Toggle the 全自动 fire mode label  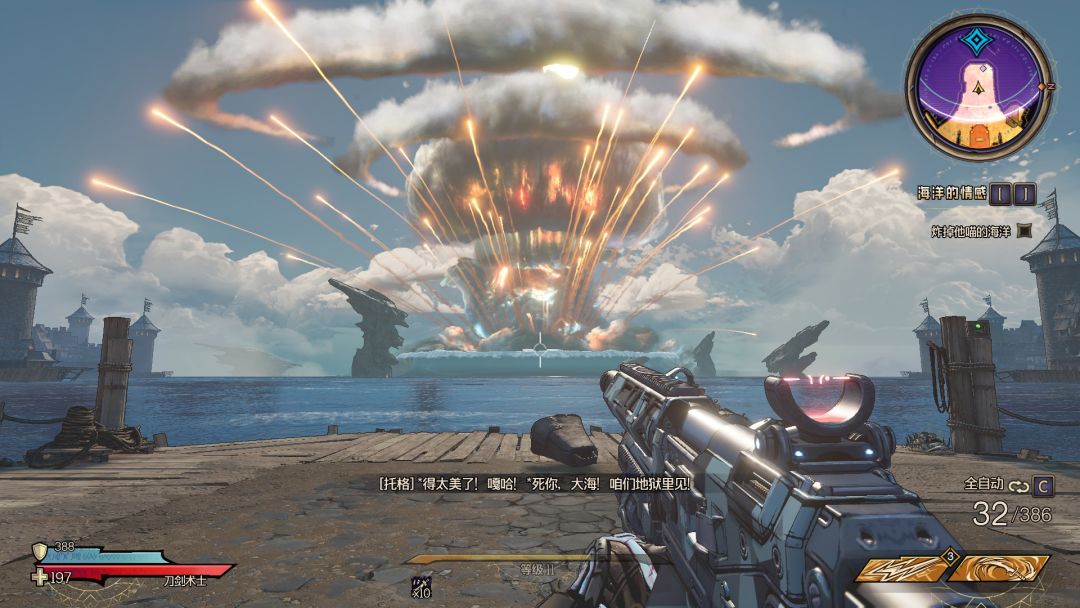[x=984, y=484]
